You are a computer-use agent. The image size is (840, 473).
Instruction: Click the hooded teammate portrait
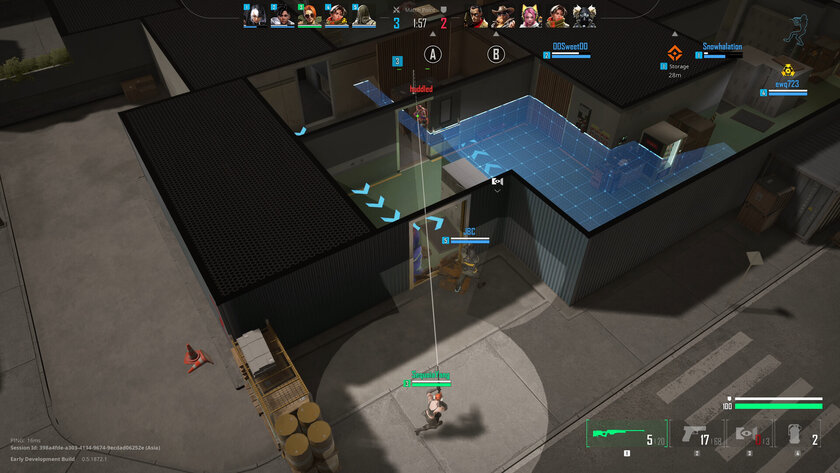click(x=363, y=15)
